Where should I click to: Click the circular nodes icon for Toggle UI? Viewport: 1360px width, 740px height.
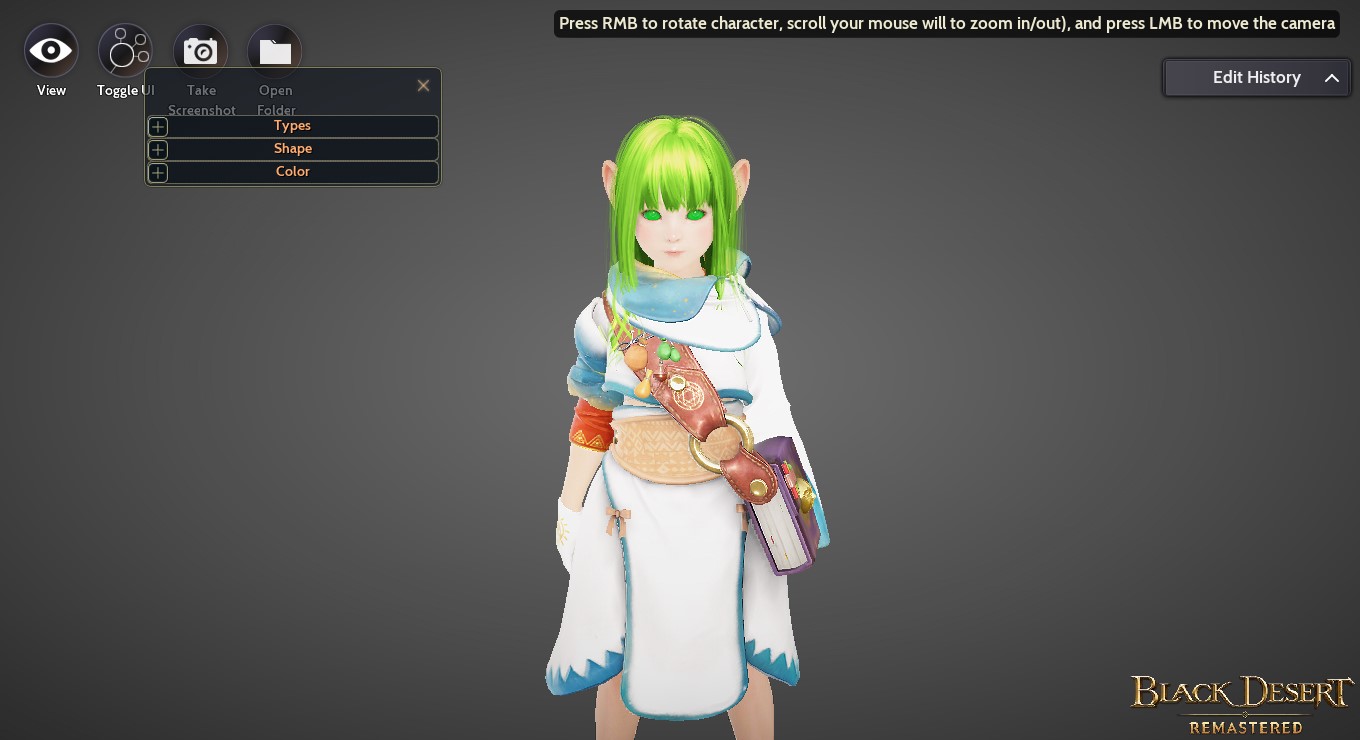124,50
